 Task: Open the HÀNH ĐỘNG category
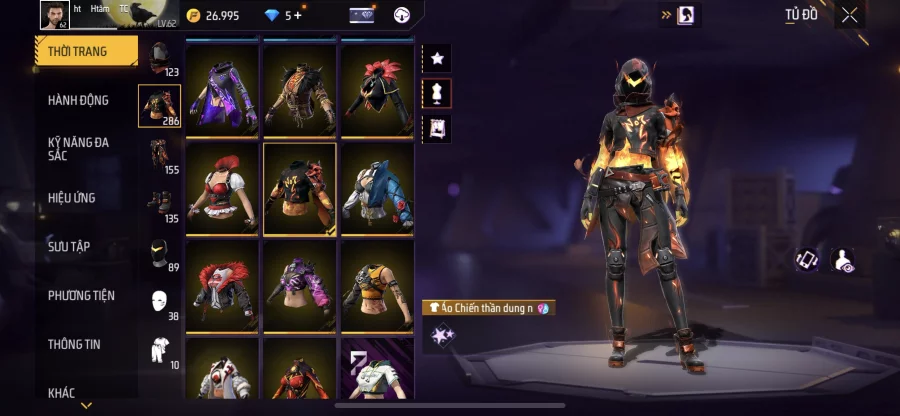point(78,100)
